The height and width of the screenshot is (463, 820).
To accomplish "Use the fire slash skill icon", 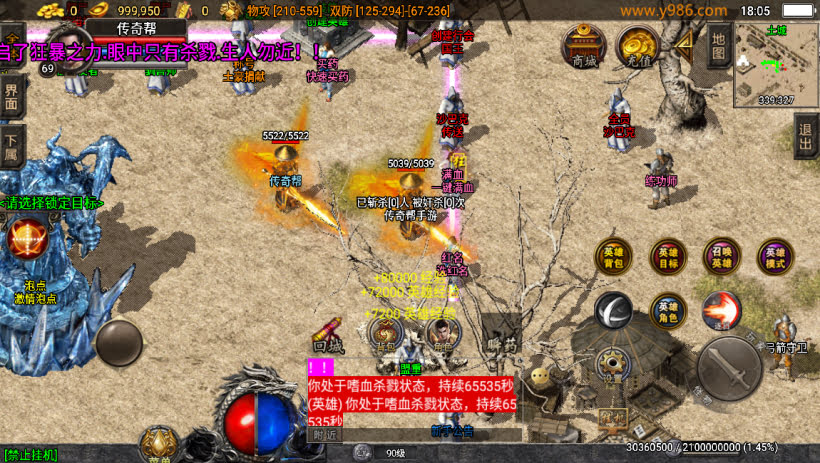I will (x=720, y=310).
